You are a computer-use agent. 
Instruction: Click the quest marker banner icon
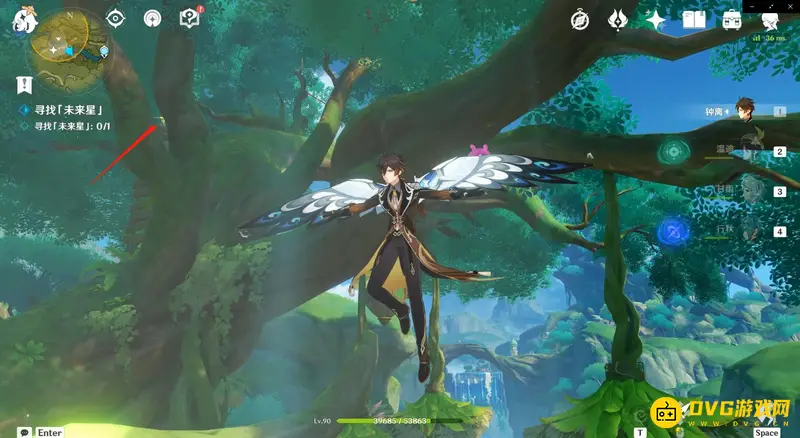(25, 85)
